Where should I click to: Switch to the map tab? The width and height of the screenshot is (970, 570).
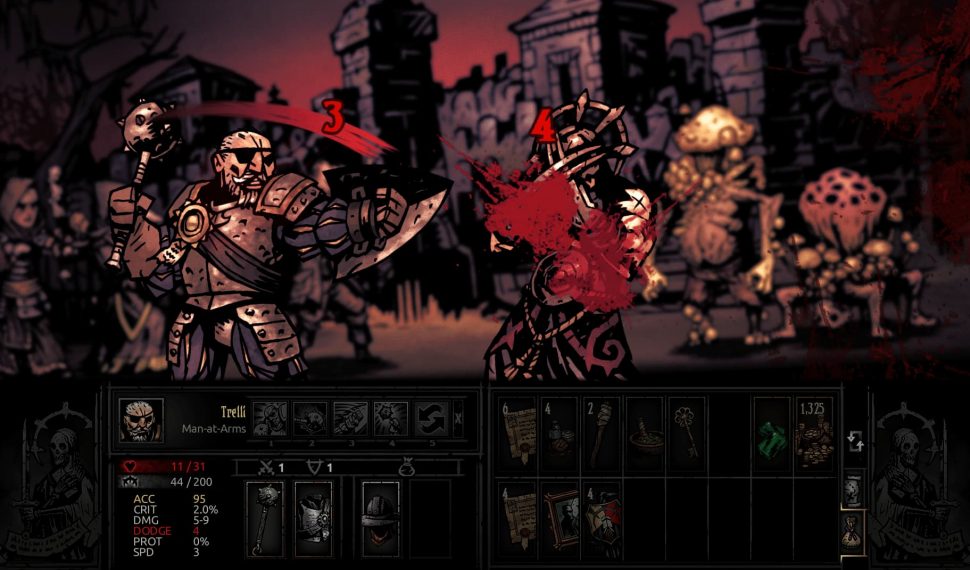click(x=853, y=489)
